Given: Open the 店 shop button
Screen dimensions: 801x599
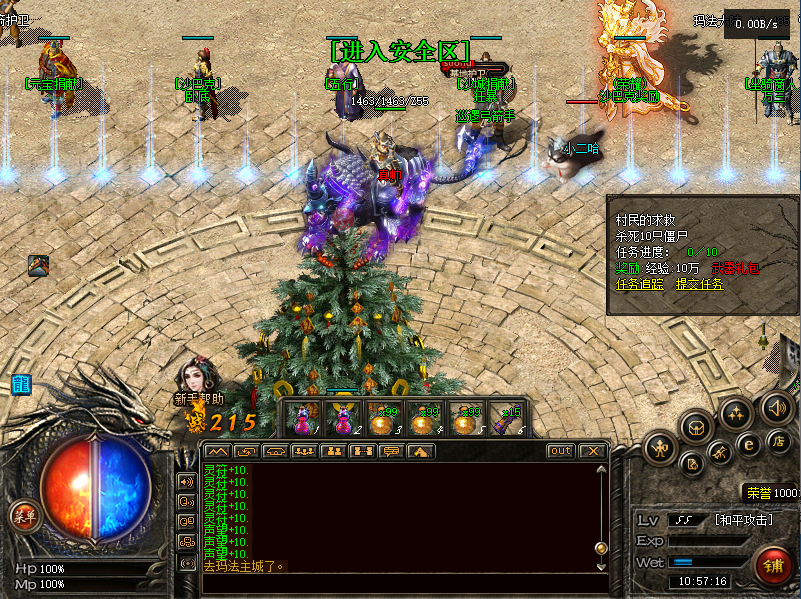Looking at the screenshot, I should pyautogui.click(x=779, y=441).
